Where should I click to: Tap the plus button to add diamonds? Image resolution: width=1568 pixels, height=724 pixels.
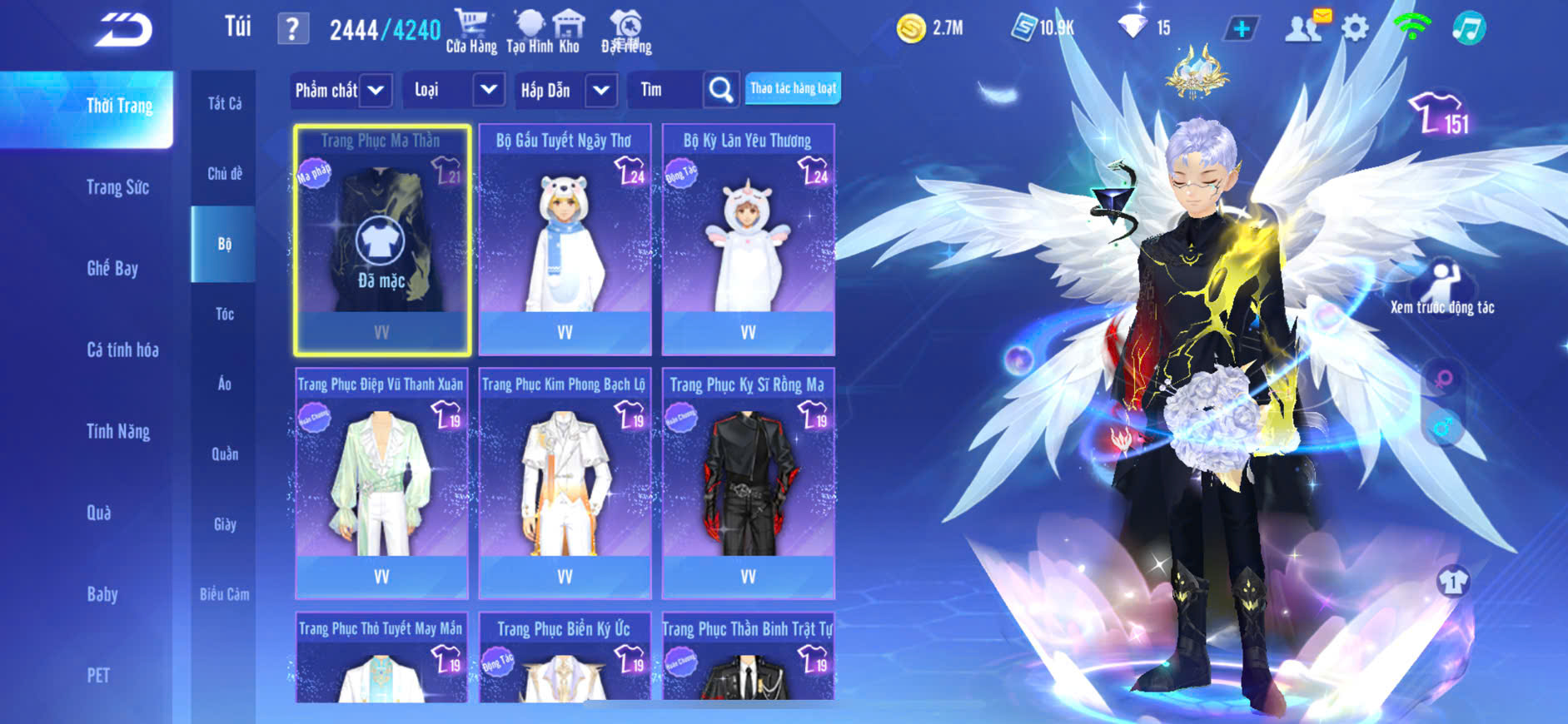[x=1241, y=29]
